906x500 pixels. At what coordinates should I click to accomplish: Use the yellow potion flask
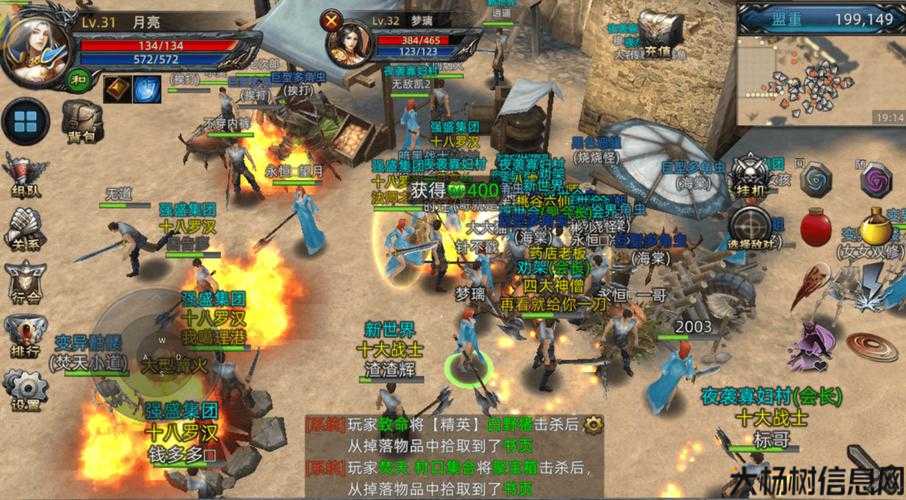click(877, 225)
